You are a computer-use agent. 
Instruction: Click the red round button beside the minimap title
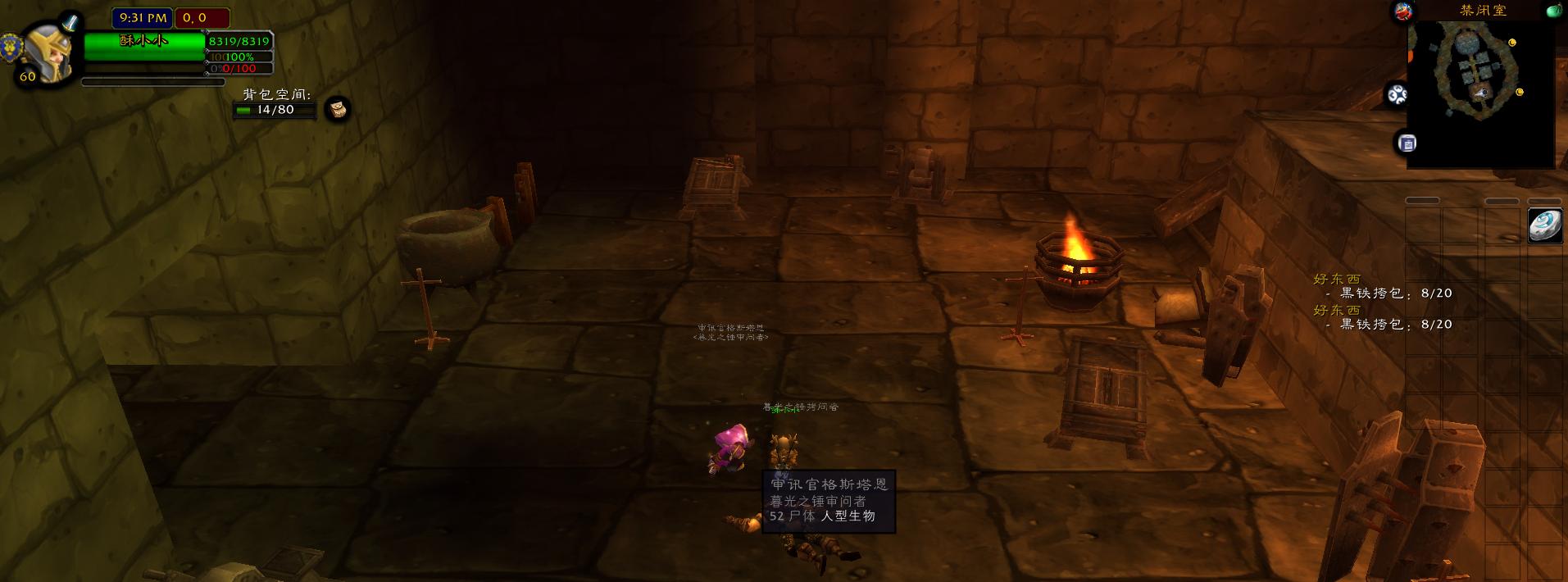point(1403,11)
